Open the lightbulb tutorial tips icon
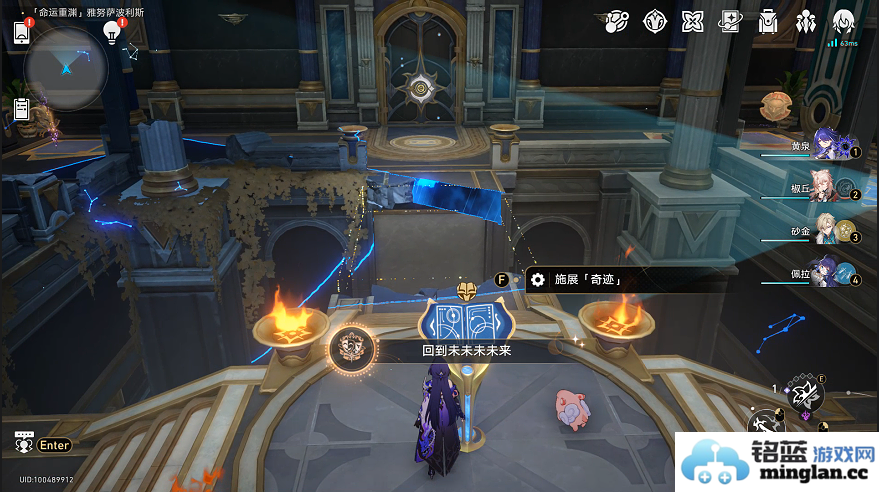 [112, 33]
